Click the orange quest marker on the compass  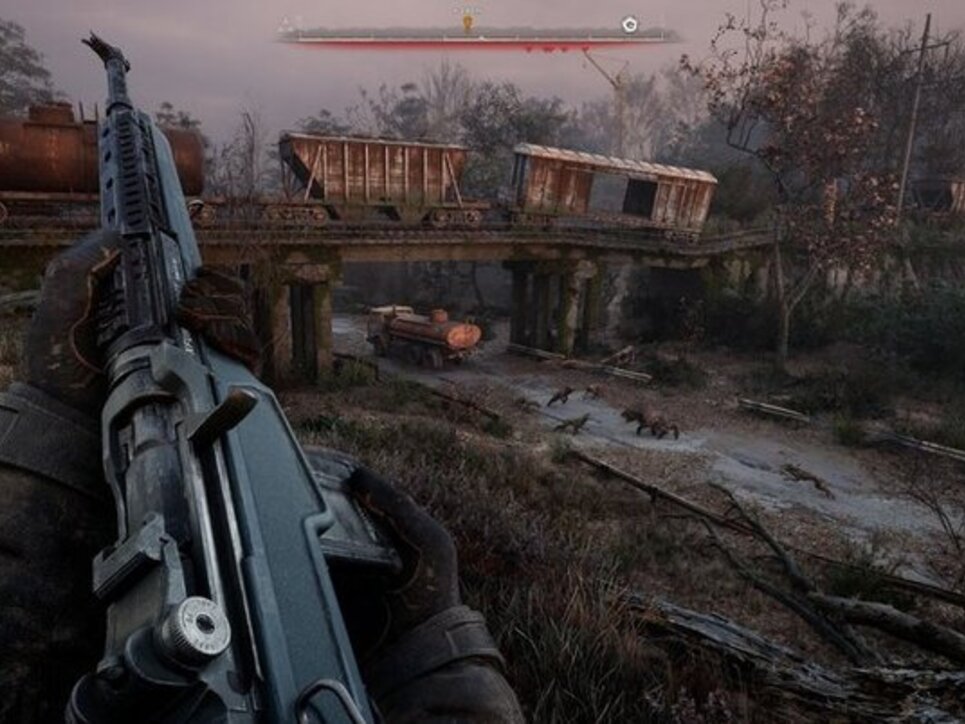(x=467, y=20)
